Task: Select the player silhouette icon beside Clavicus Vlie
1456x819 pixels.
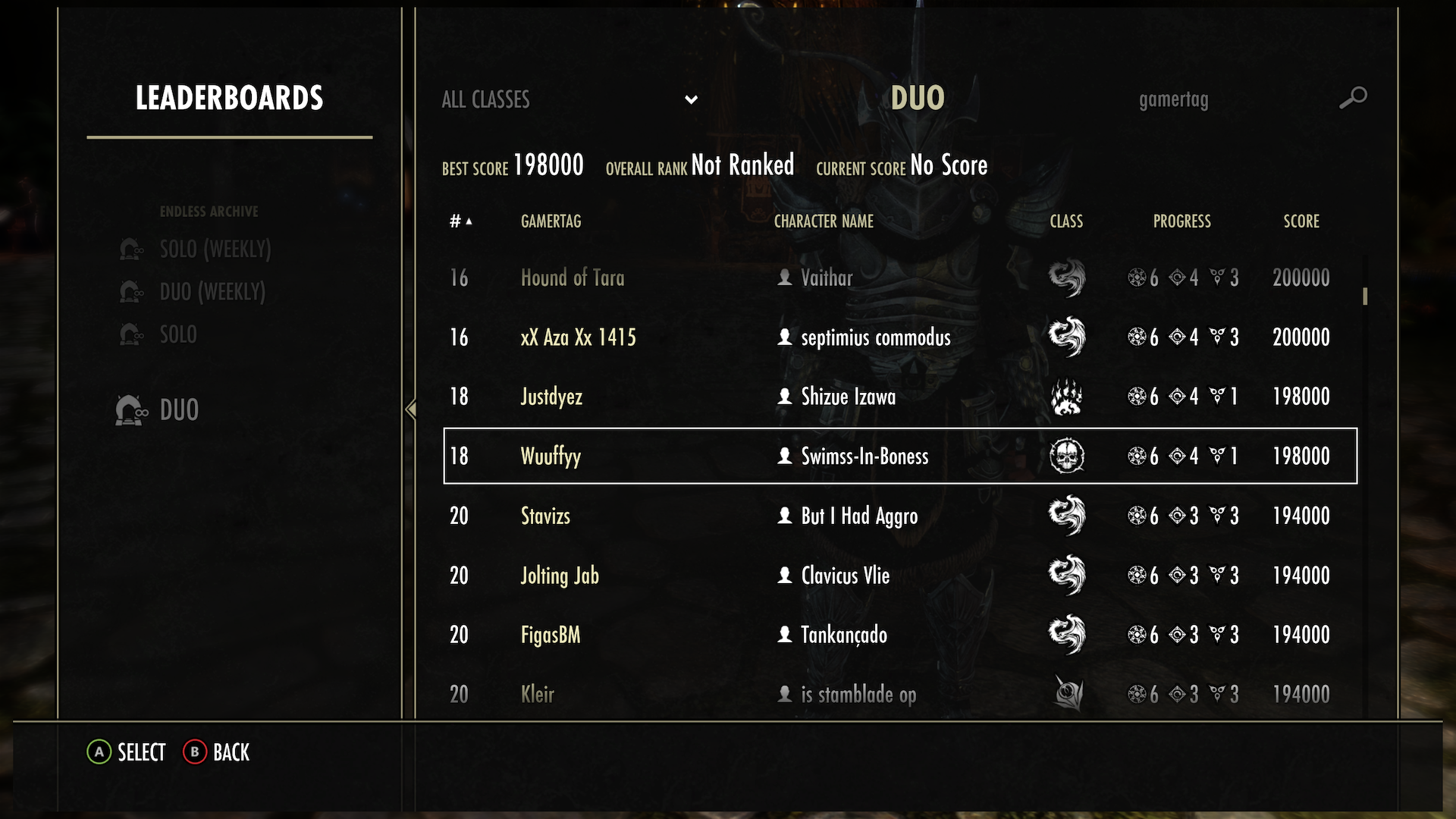Action: click(784, 575)
